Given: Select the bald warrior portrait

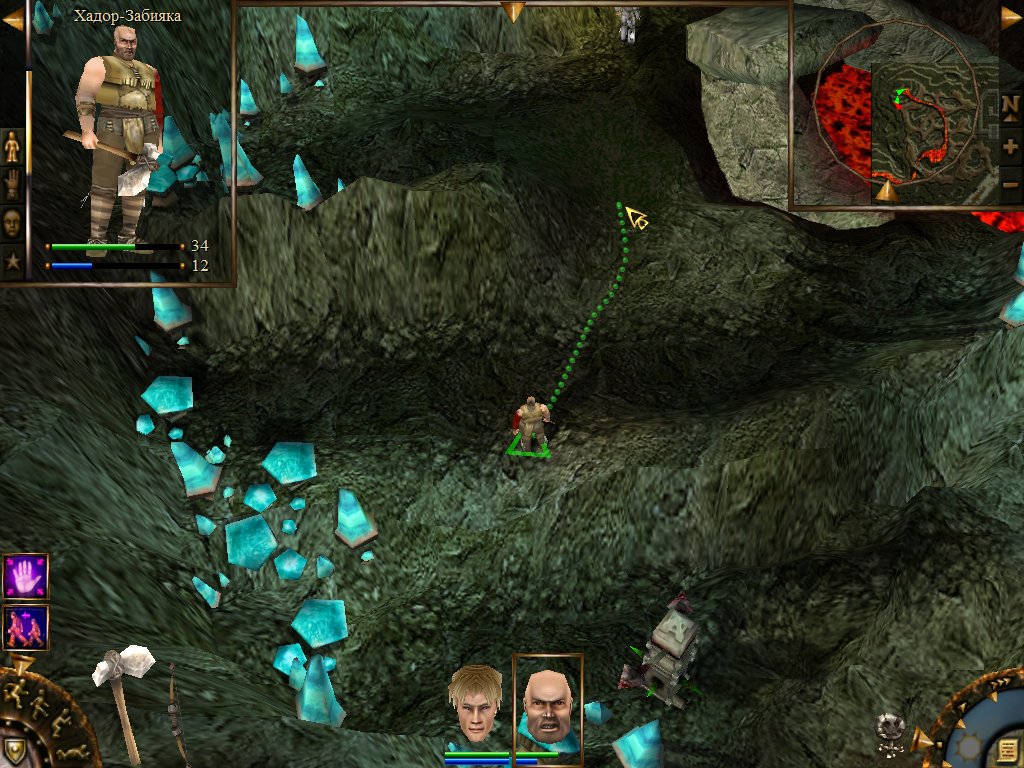Looking at the screenshot, I should tap(547, 706).
